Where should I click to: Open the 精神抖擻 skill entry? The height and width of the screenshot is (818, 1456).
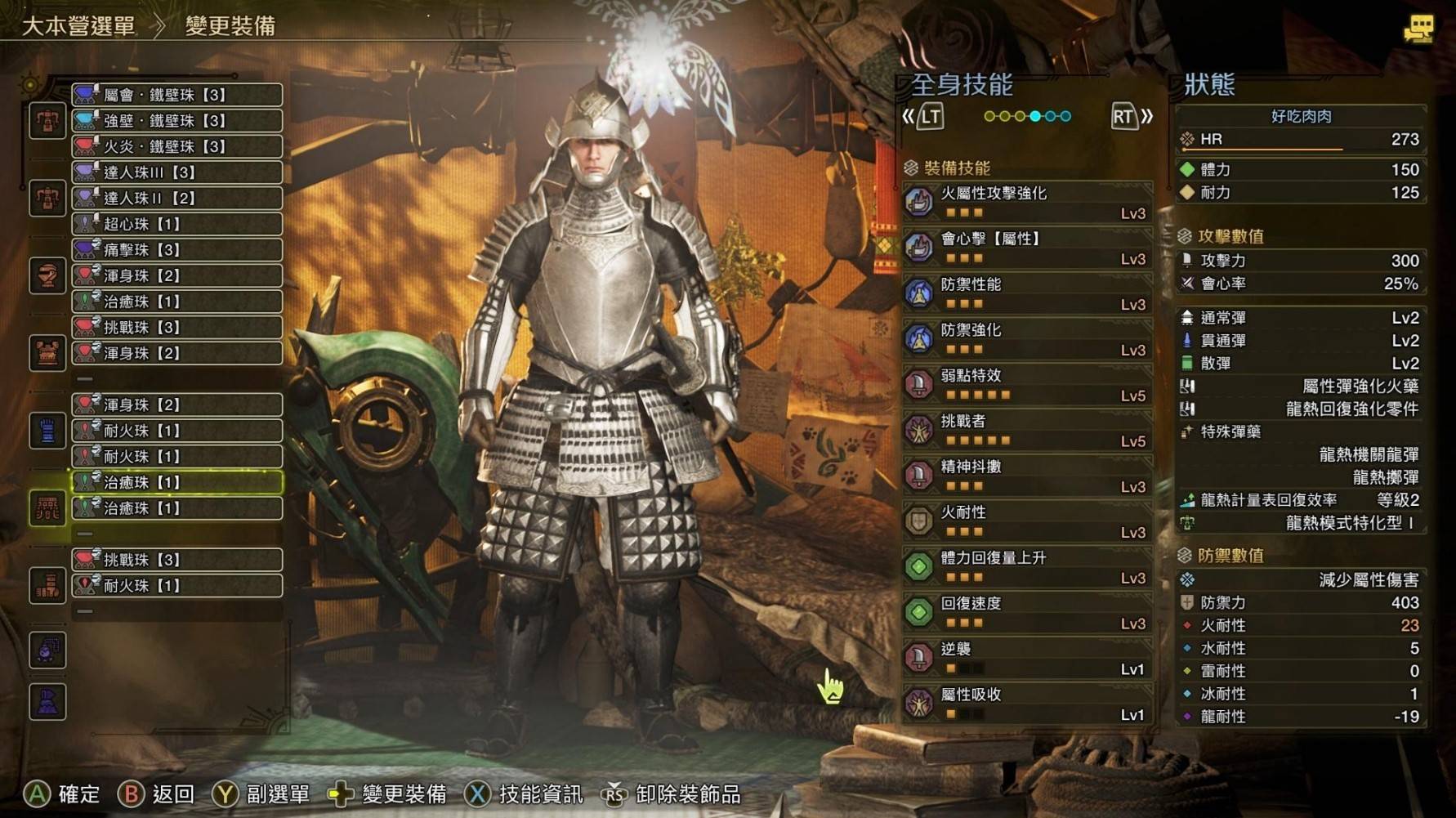pyautogui.click(x=1028, y=476)
